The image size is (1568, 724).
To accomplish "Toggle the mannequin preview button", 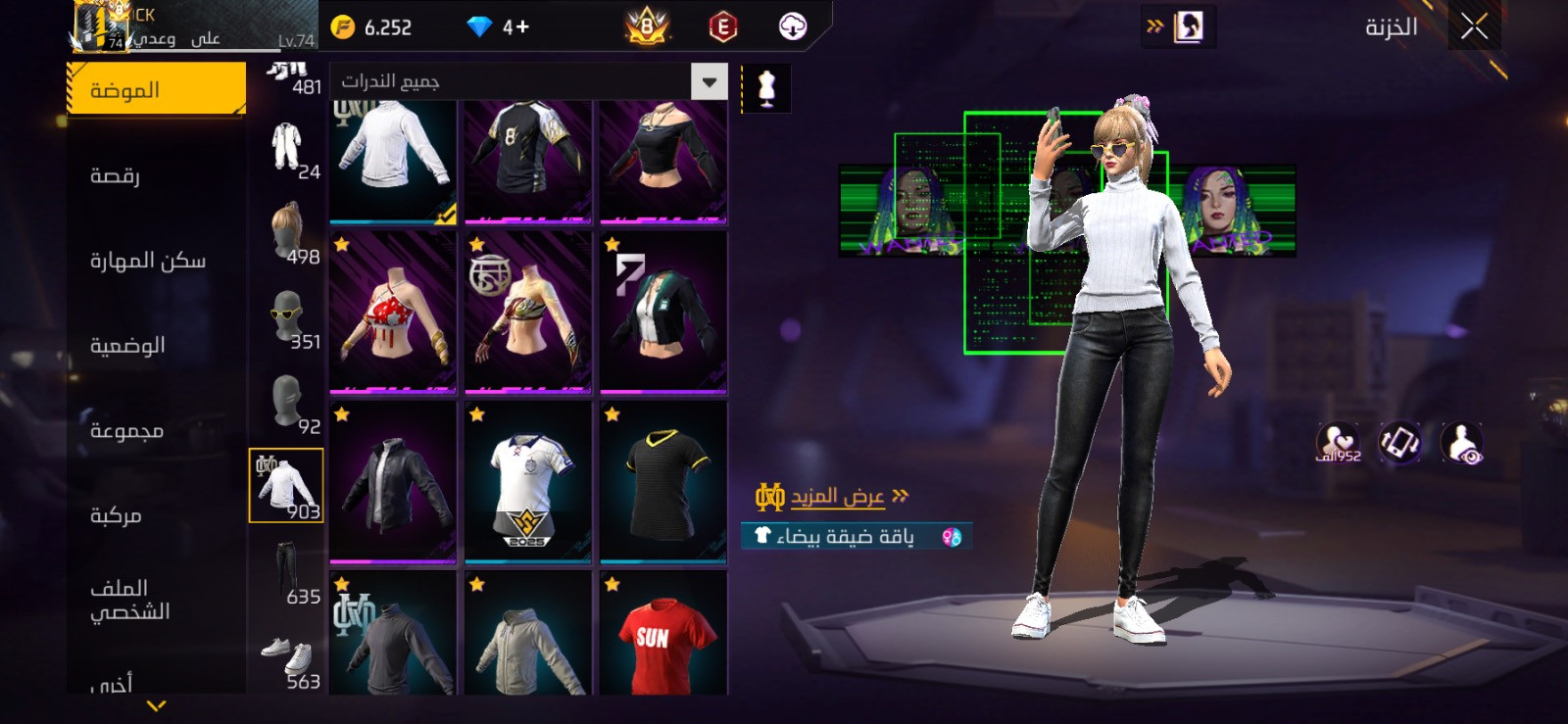I will (x=766, y=89).
